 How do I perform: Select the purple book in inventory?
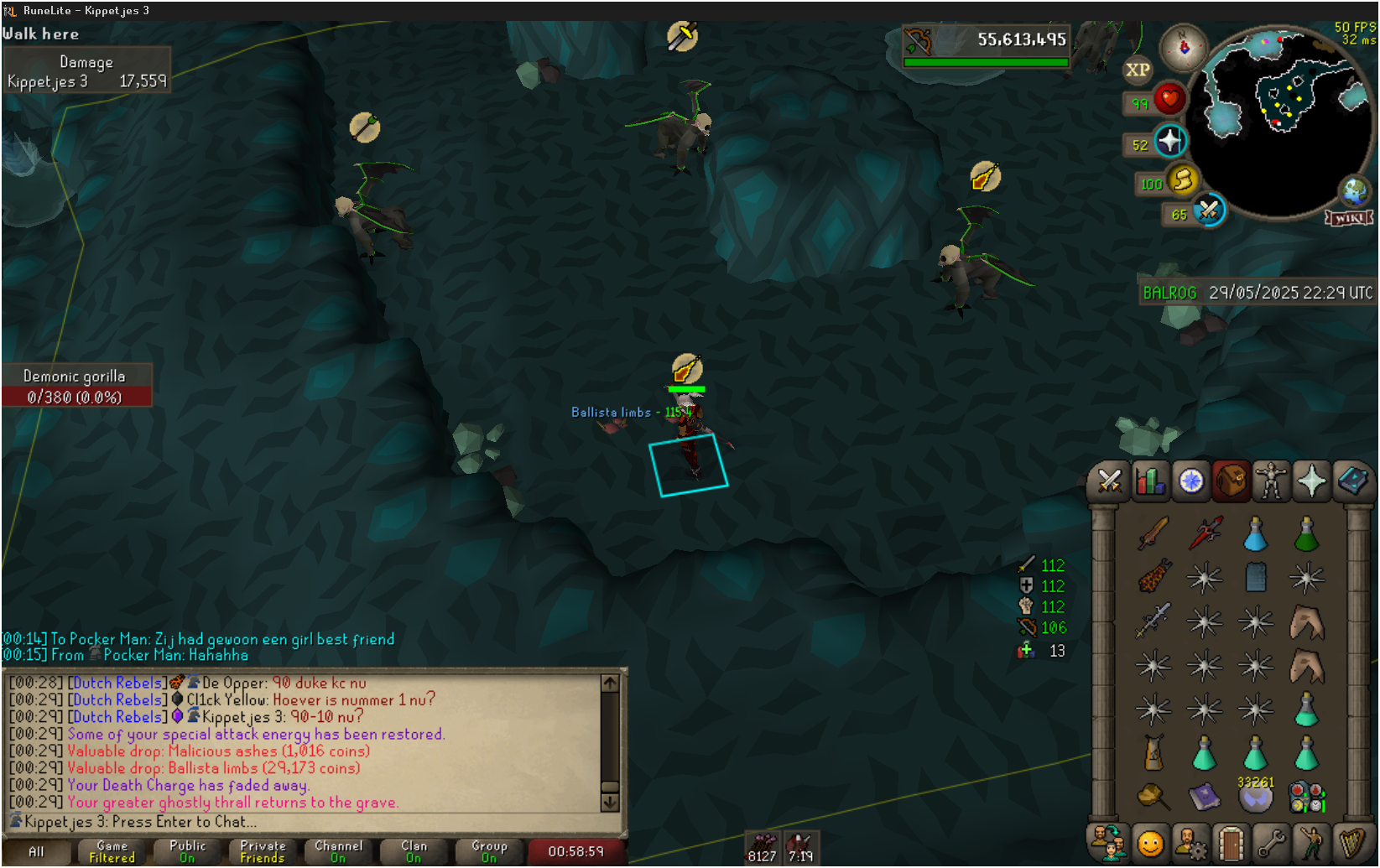[1205, 797]
